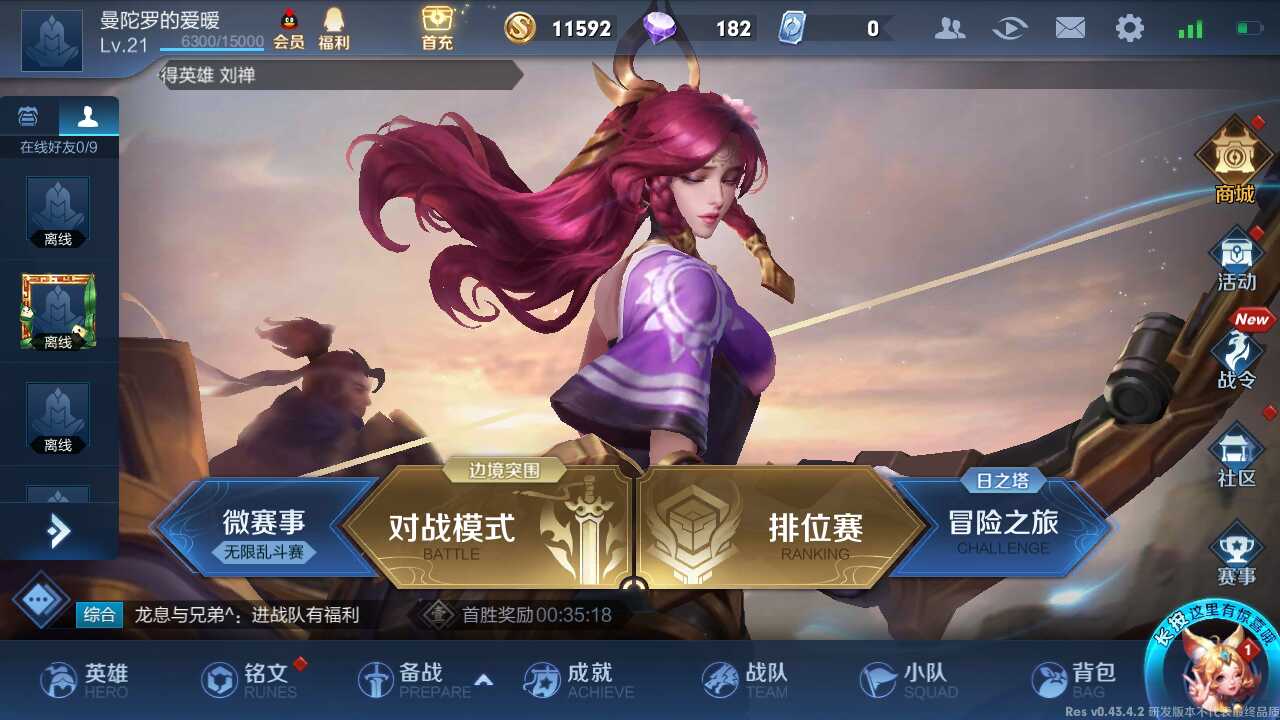1280x720 pixels.
Task: Open game Settings gear
Action: click(1130, 28)
